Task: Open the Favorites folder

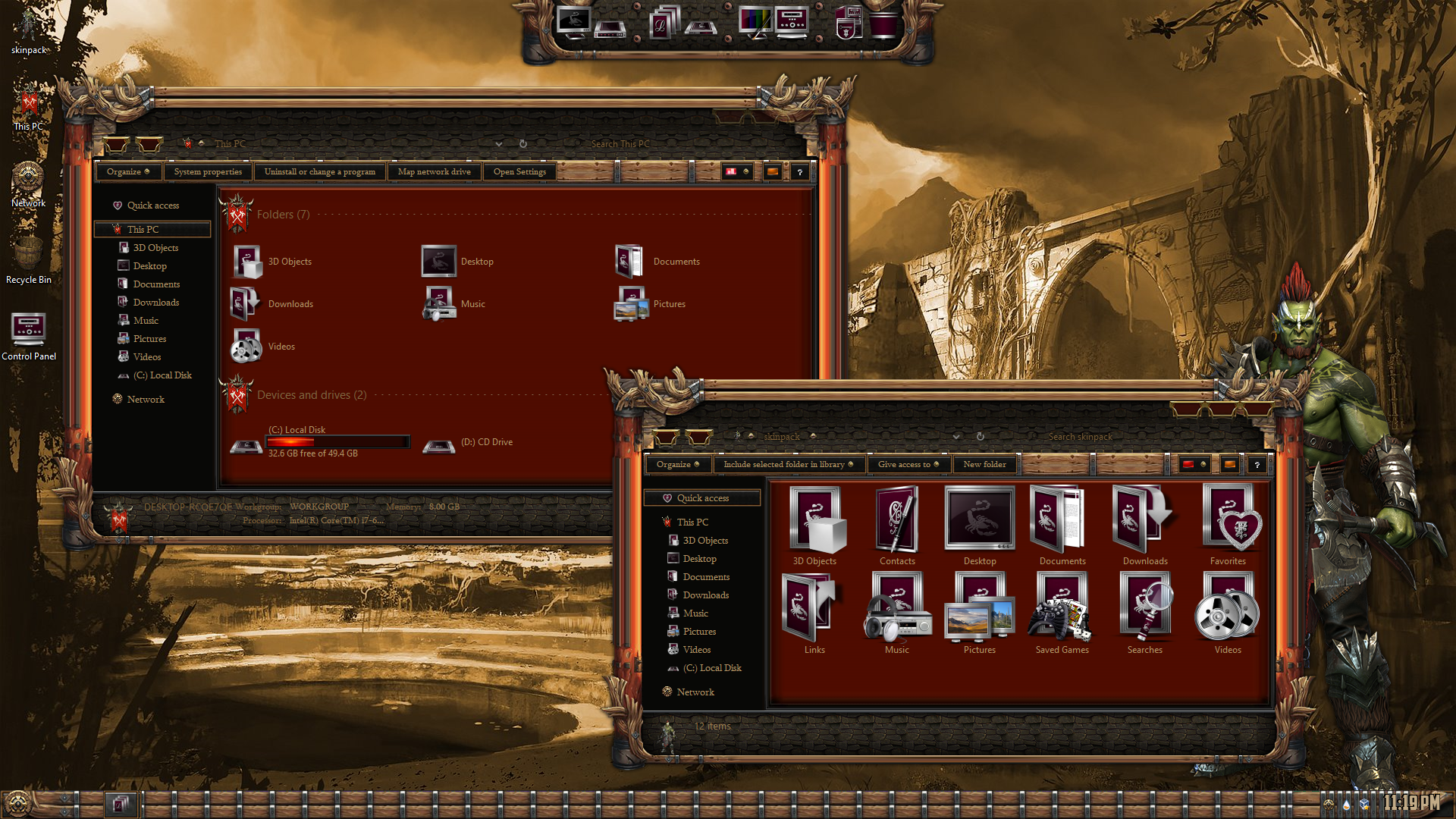Action: coord(1228,525)
